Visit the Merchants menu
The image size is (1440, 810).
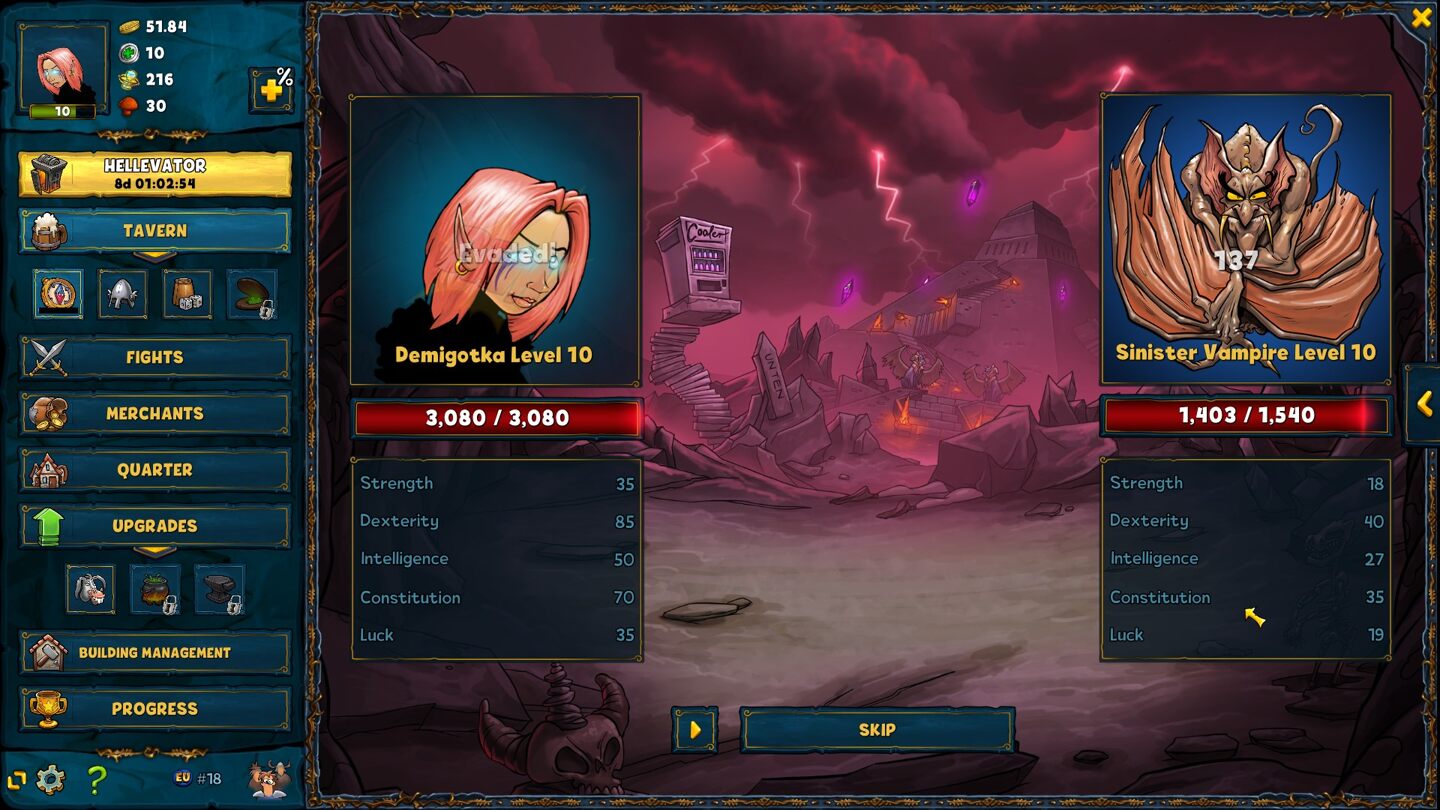click(x=155, y=413)
